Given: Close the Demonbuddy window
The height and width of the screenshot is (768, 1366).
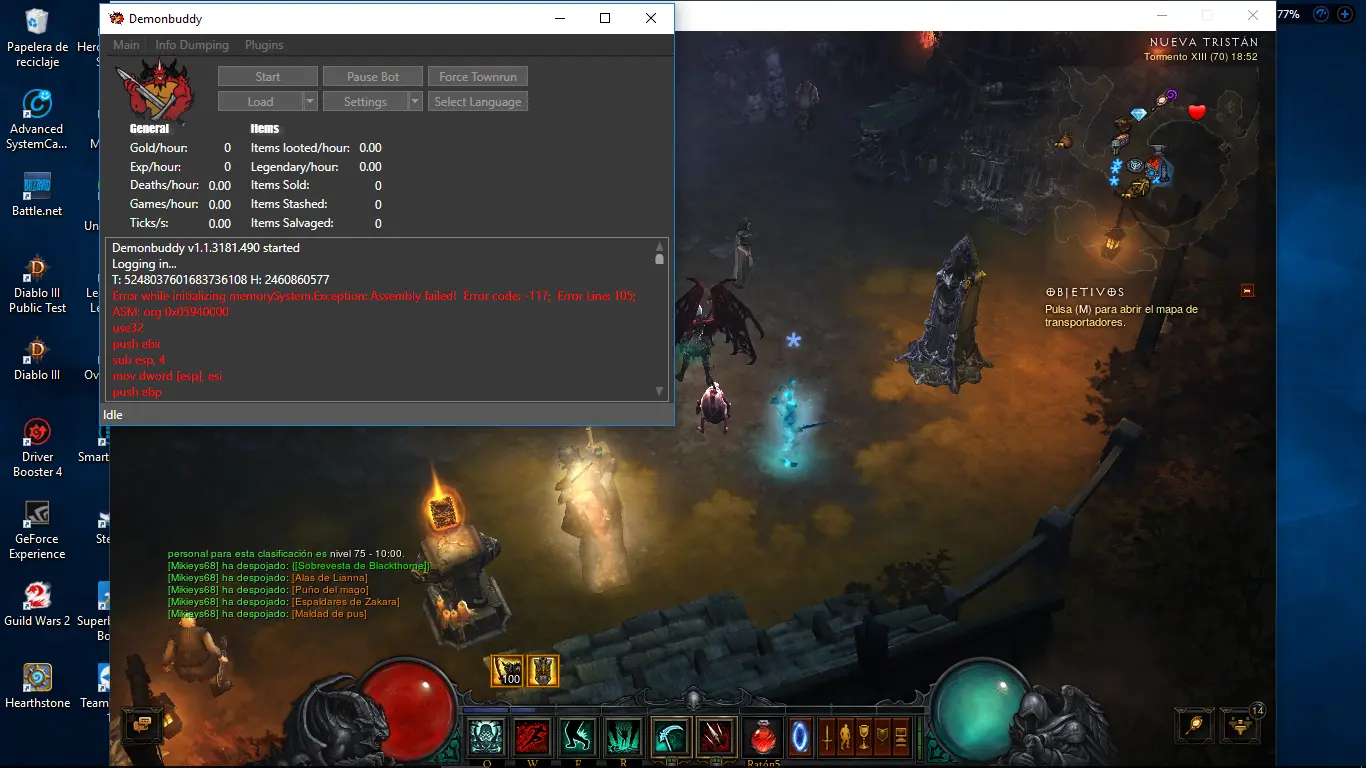Looking at the screenshot, I should tap(651, 18).
